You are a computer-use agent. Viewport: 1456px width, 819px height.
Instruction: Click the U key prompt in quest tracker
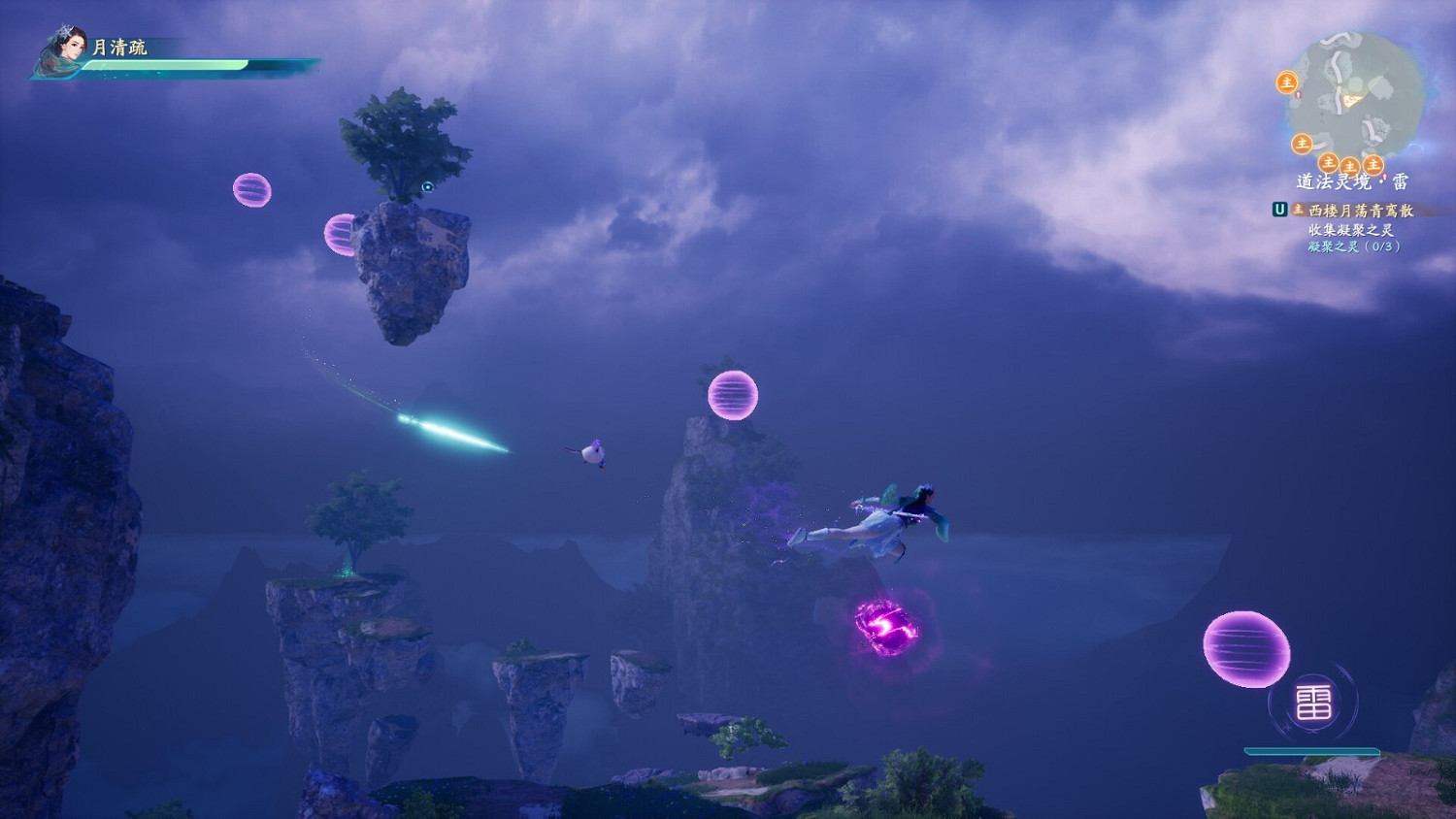coord(1279,210)
